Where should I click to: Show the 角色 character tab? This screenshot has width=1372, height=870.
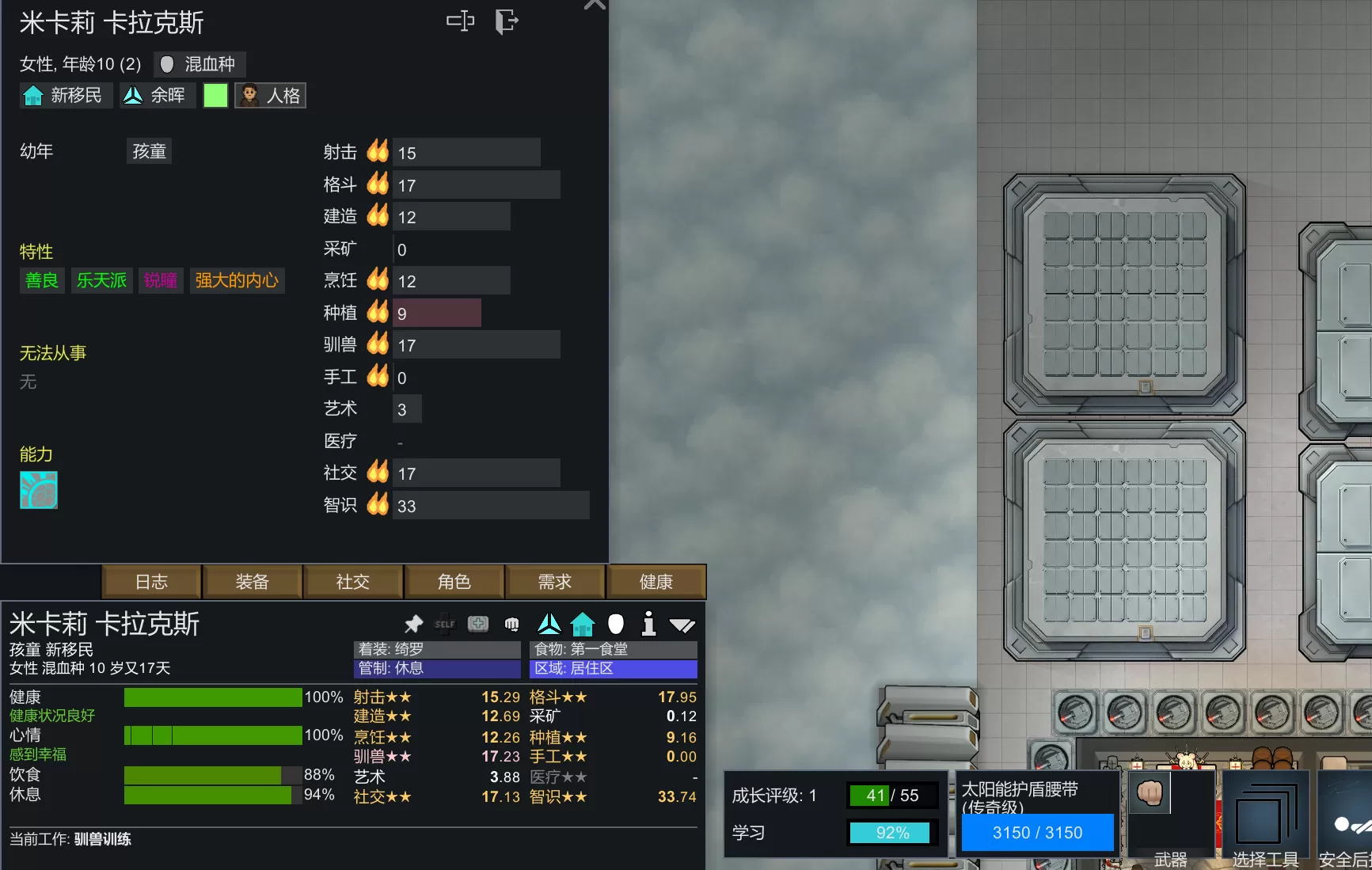coord(454,582)
